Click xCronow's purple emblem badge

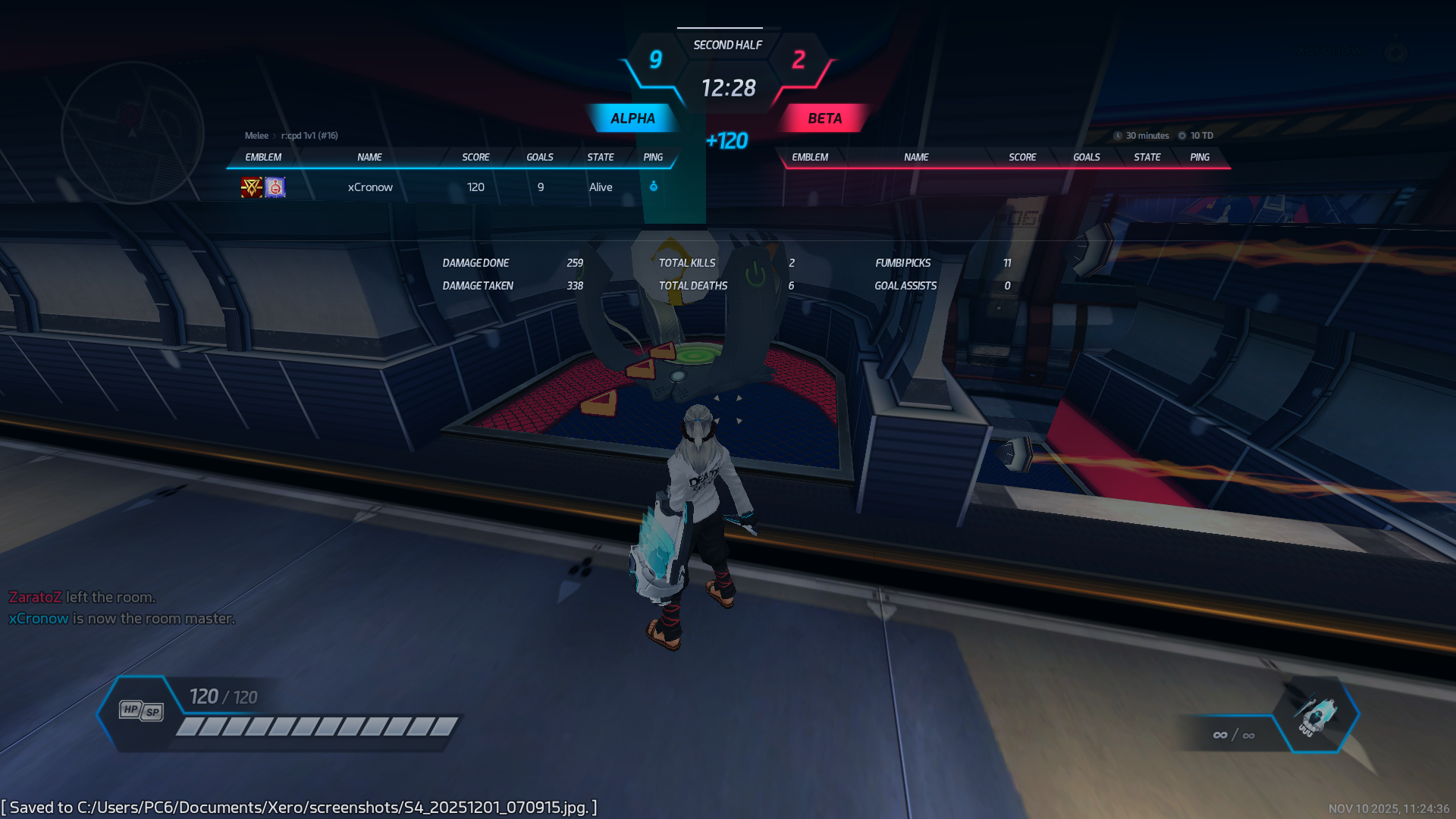point(275,187)
